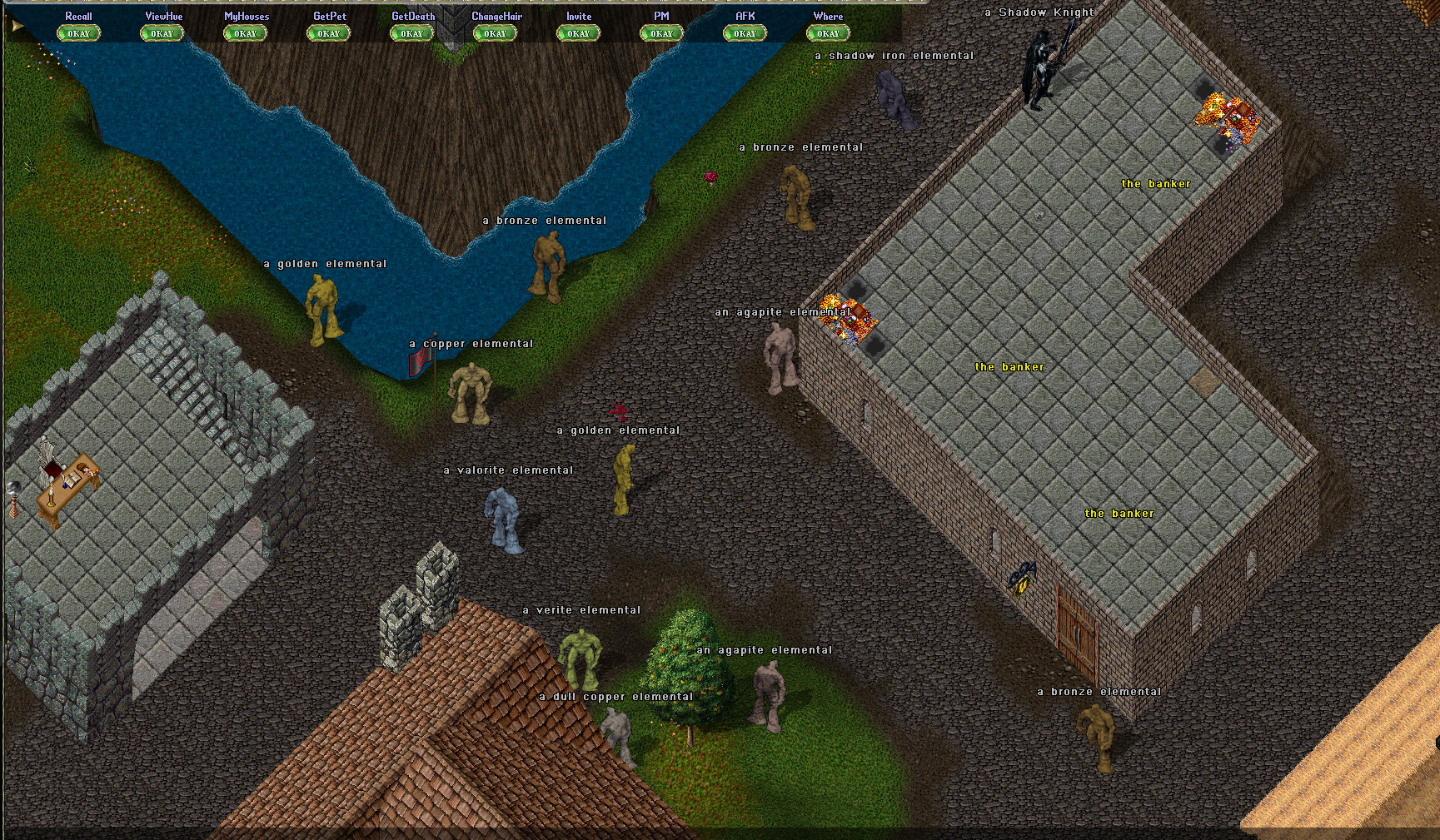This screenshot has width=1440, height=840.
Task: Click the AFK macro label
Action: 744,16
